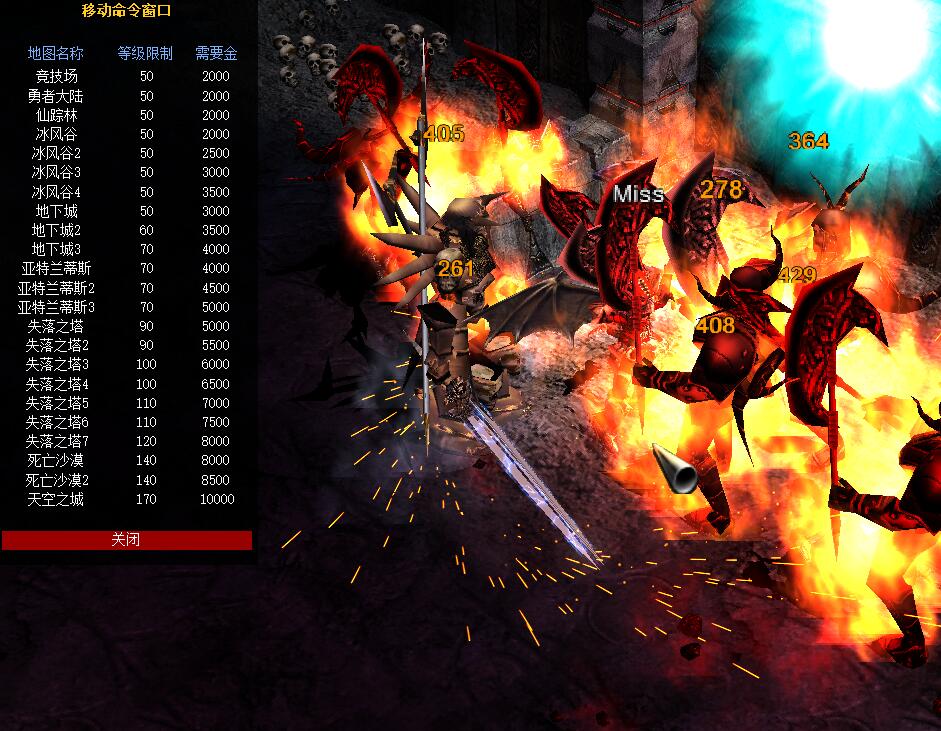The height and width of the screenshot is (731, 941).
Task: Warp to 勇者大陆
Action: [x=56, y=96]
